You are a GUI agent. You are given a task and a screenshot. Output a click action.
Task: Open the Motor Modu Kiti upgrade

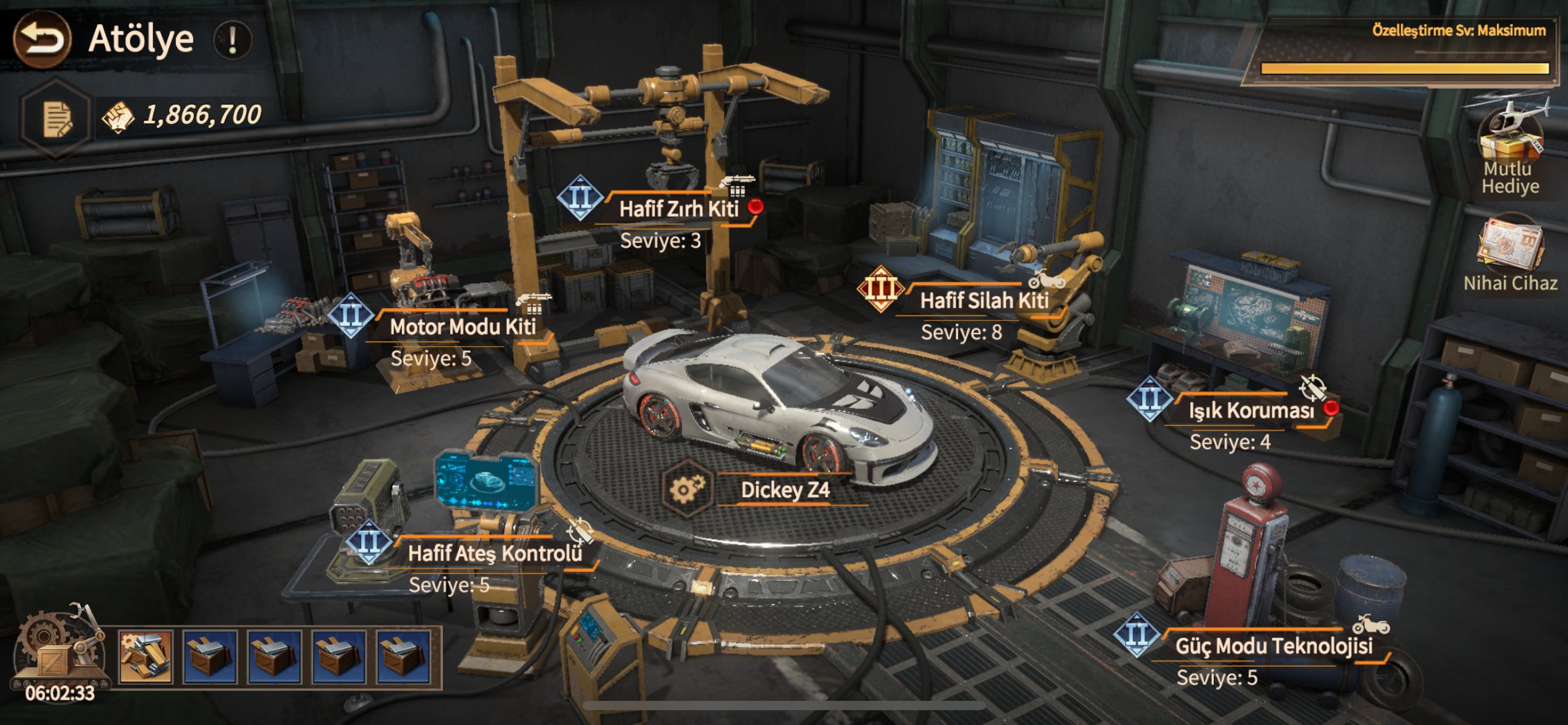462,327
